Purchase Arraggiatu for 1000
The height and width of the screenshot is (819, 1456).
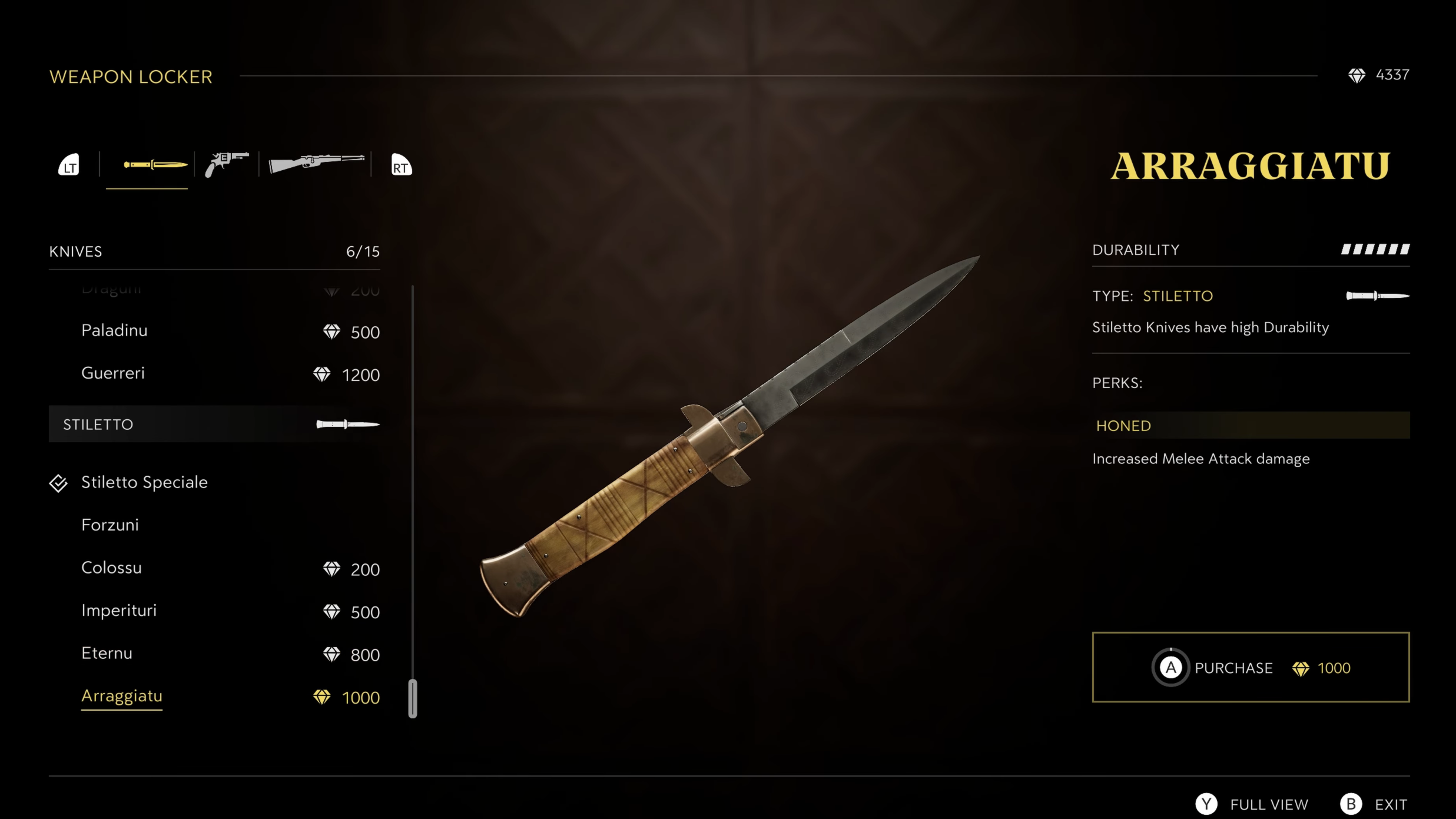(1251, 668)
